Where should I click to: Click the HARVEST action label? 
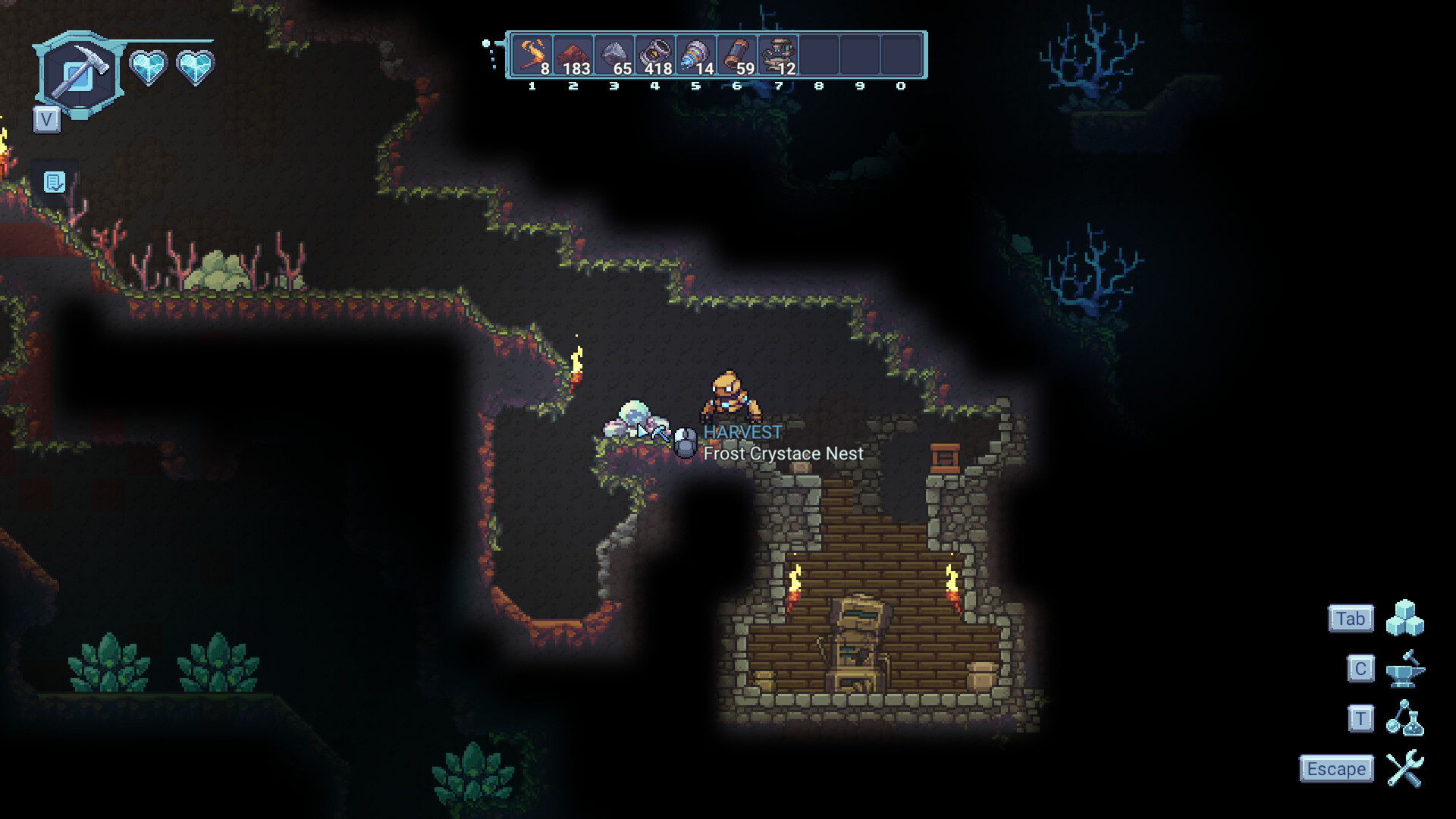click(742, 432)
